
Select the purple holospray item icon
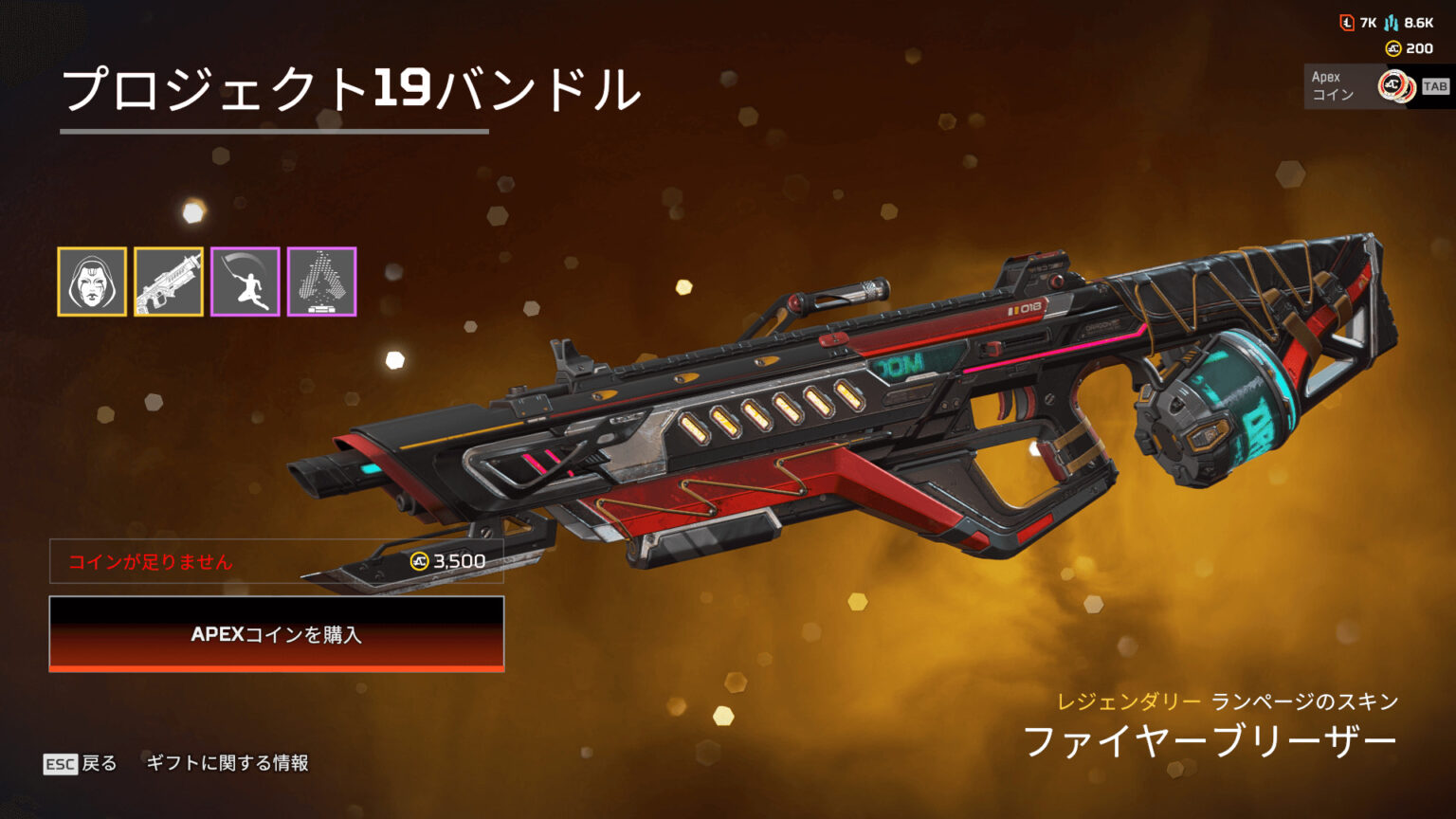[x=321, y=282]
